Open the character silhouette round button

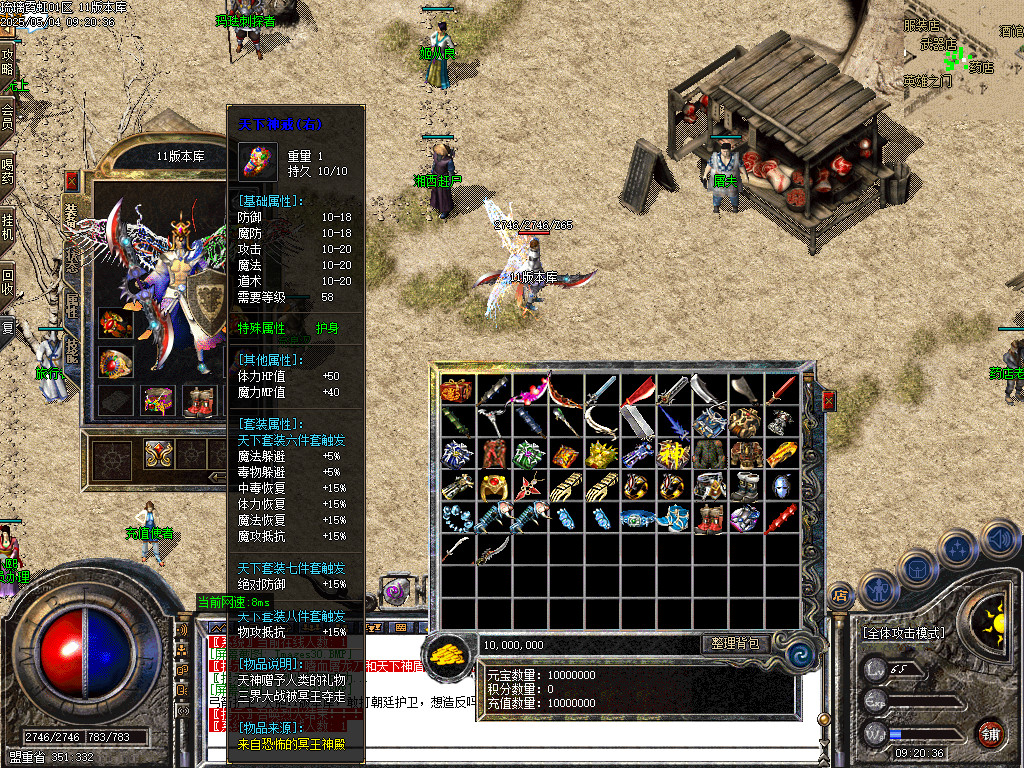[878, 588]
